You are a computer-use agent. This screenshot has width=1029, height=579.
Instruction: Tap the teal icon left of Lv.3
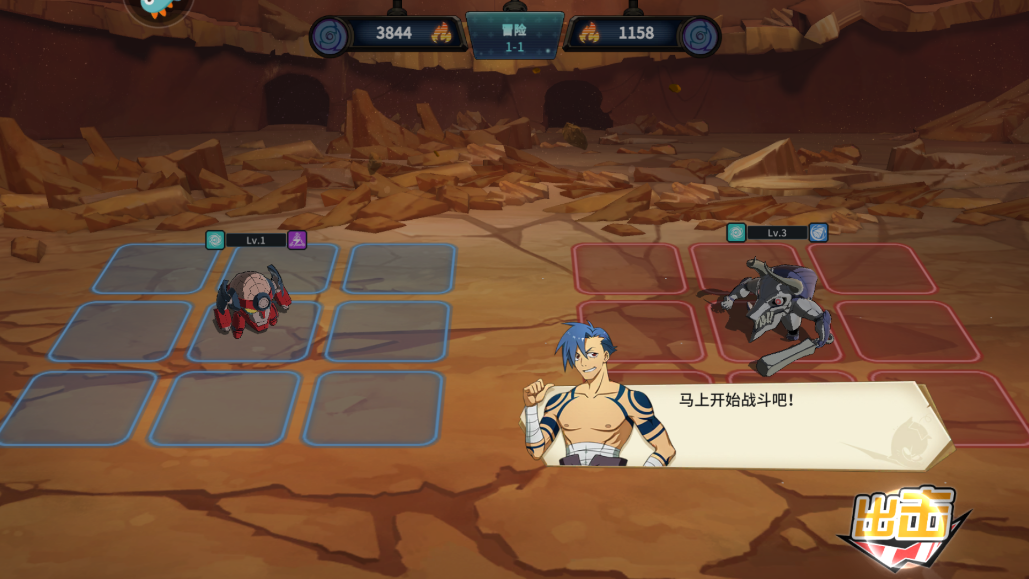coord(736,233)
